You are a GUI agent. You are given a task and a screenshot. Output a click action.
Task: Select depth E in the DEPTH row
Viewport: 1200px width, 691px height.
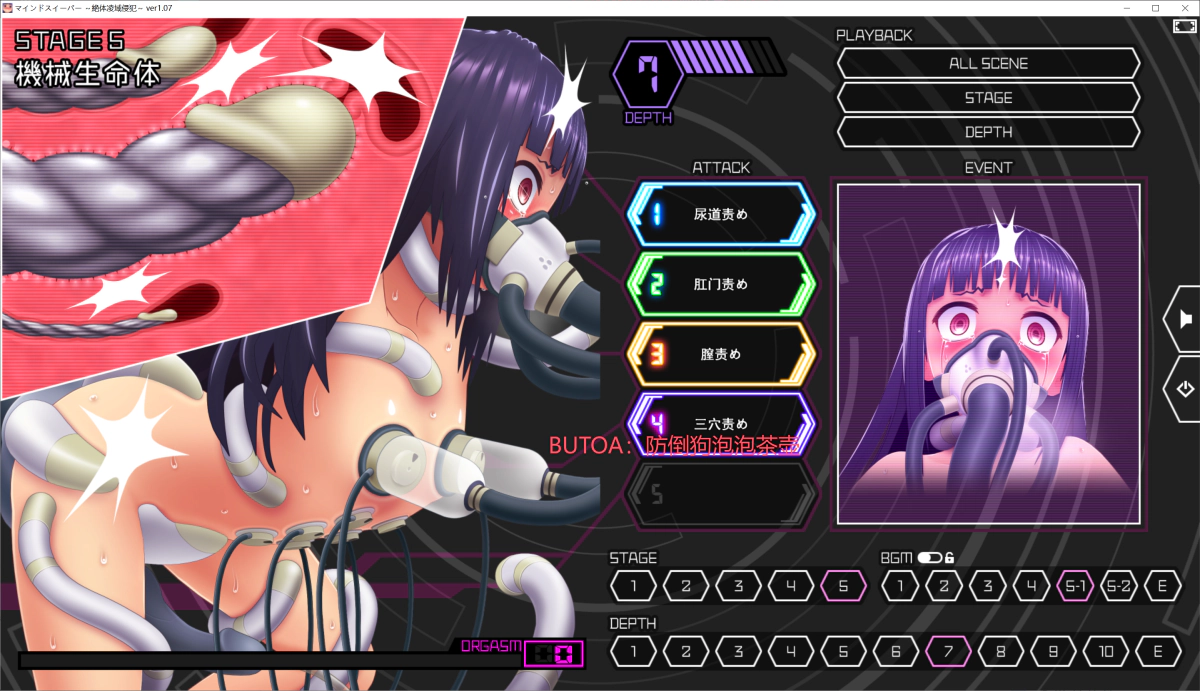1157,652
